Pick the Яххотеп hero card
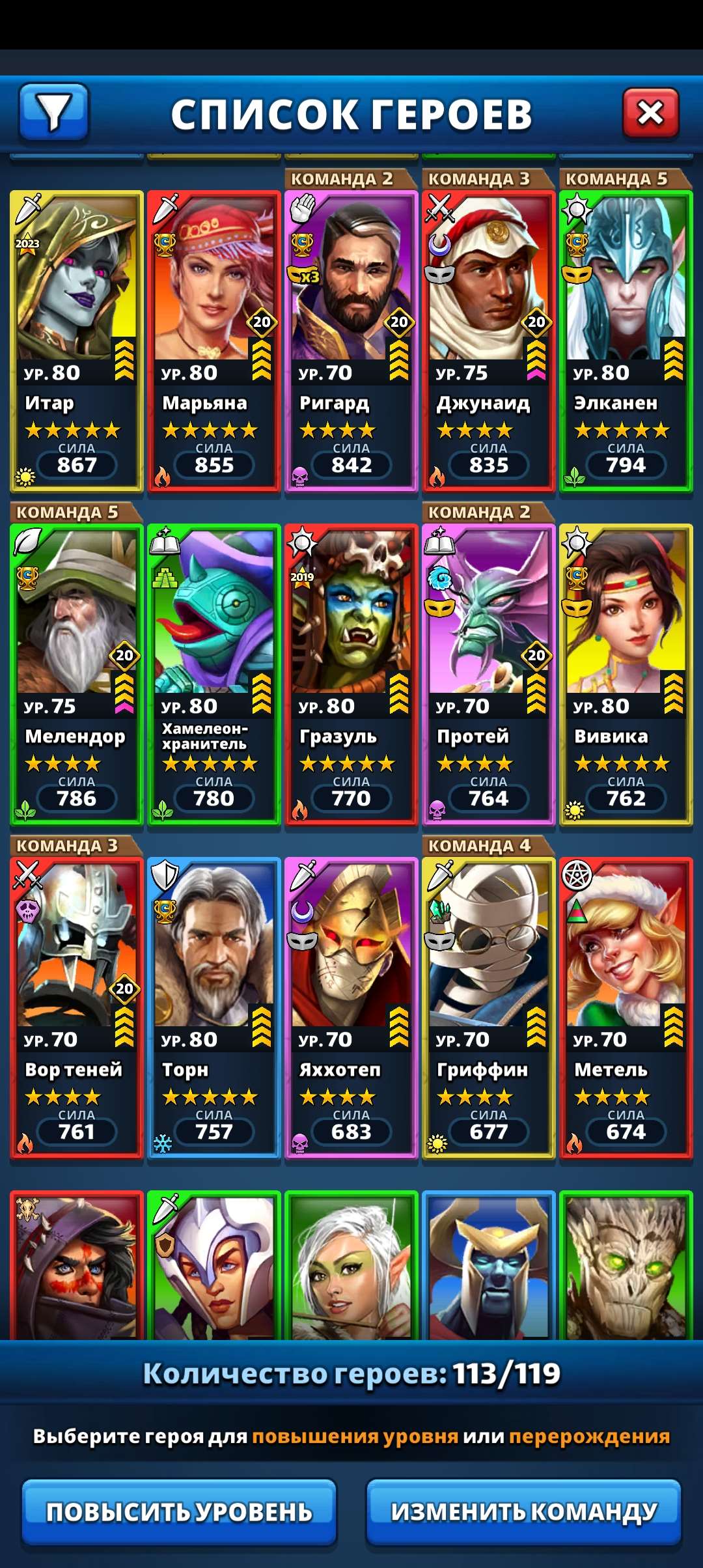The width and height of the screenshot is (703, 1568). [351, 1007]
